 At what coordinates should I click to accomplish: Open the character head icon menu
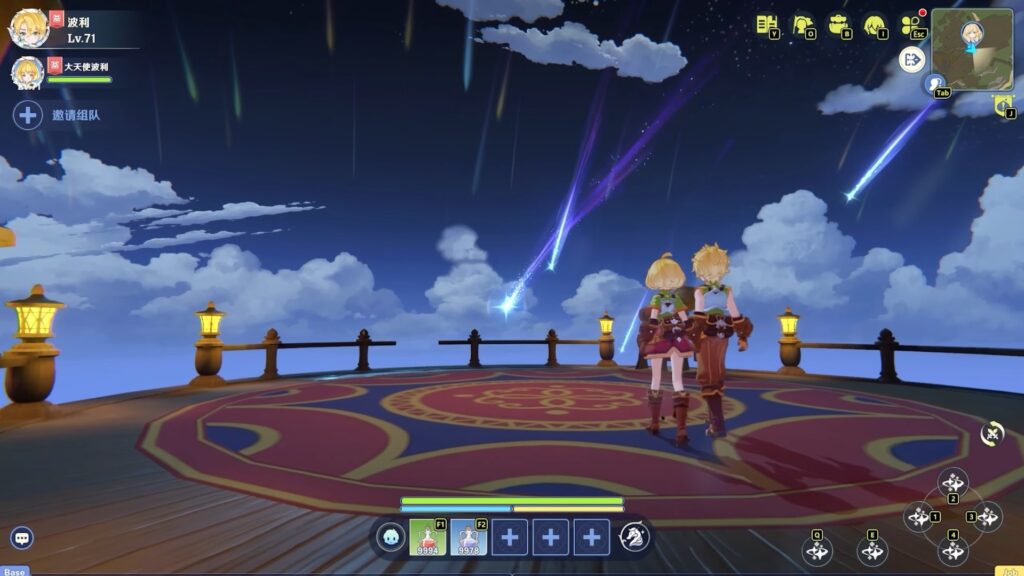[874, 24]
